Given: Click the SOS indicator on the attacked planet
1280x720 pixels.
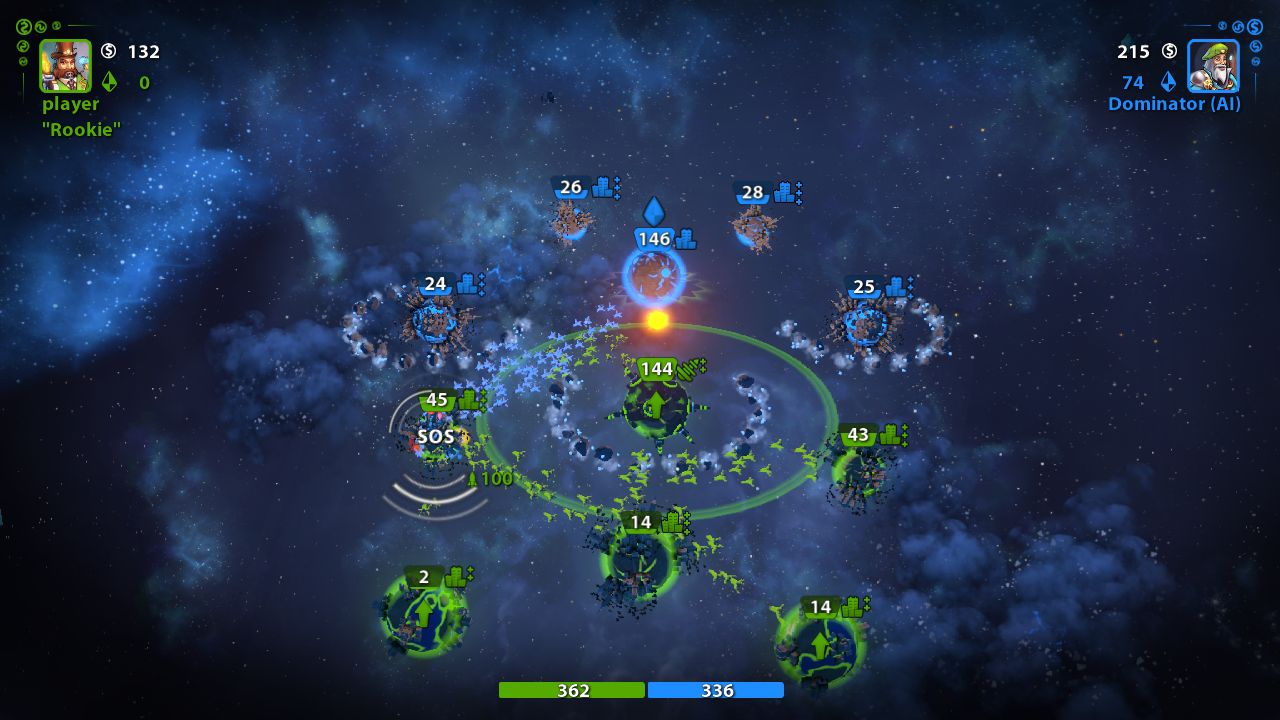Looking at the screenshot, I should (x=437, y=436).
